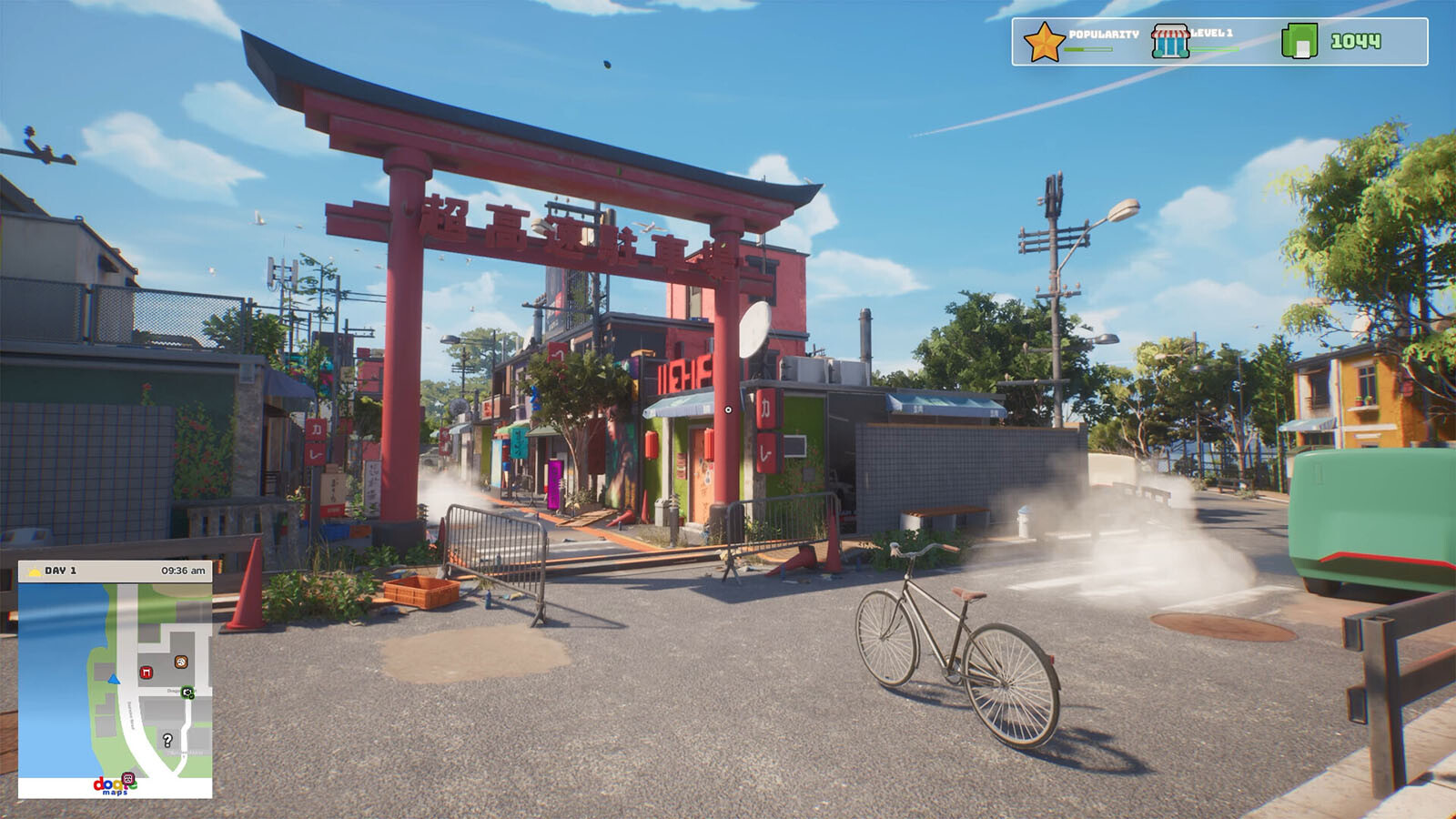The width and height of the screenshot is (1456, 819).
Task: Click the orange round marker on the minimap
Action: pos(181,662)
